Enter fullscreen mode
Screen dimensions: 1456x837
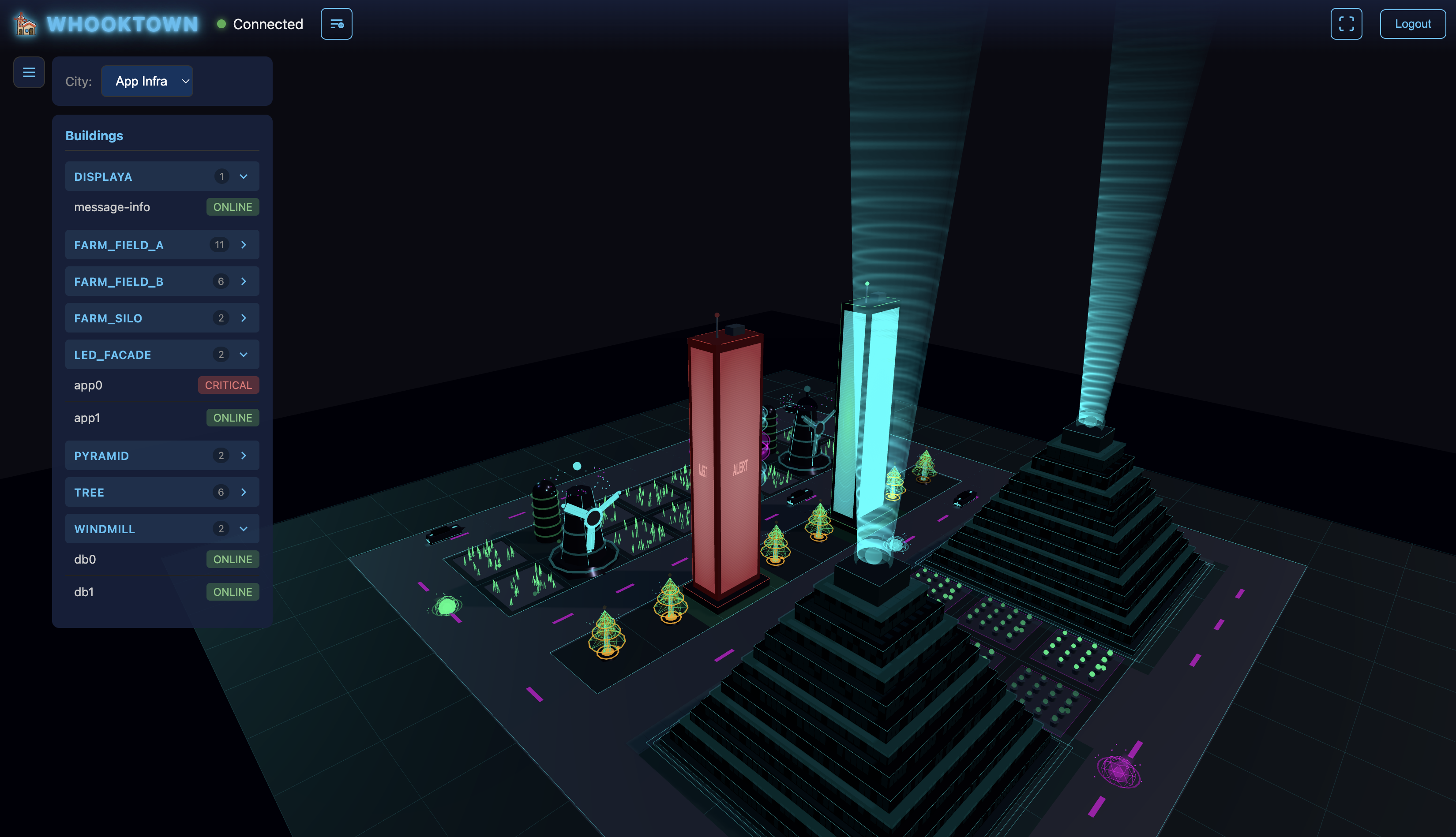coord(1346,23)
